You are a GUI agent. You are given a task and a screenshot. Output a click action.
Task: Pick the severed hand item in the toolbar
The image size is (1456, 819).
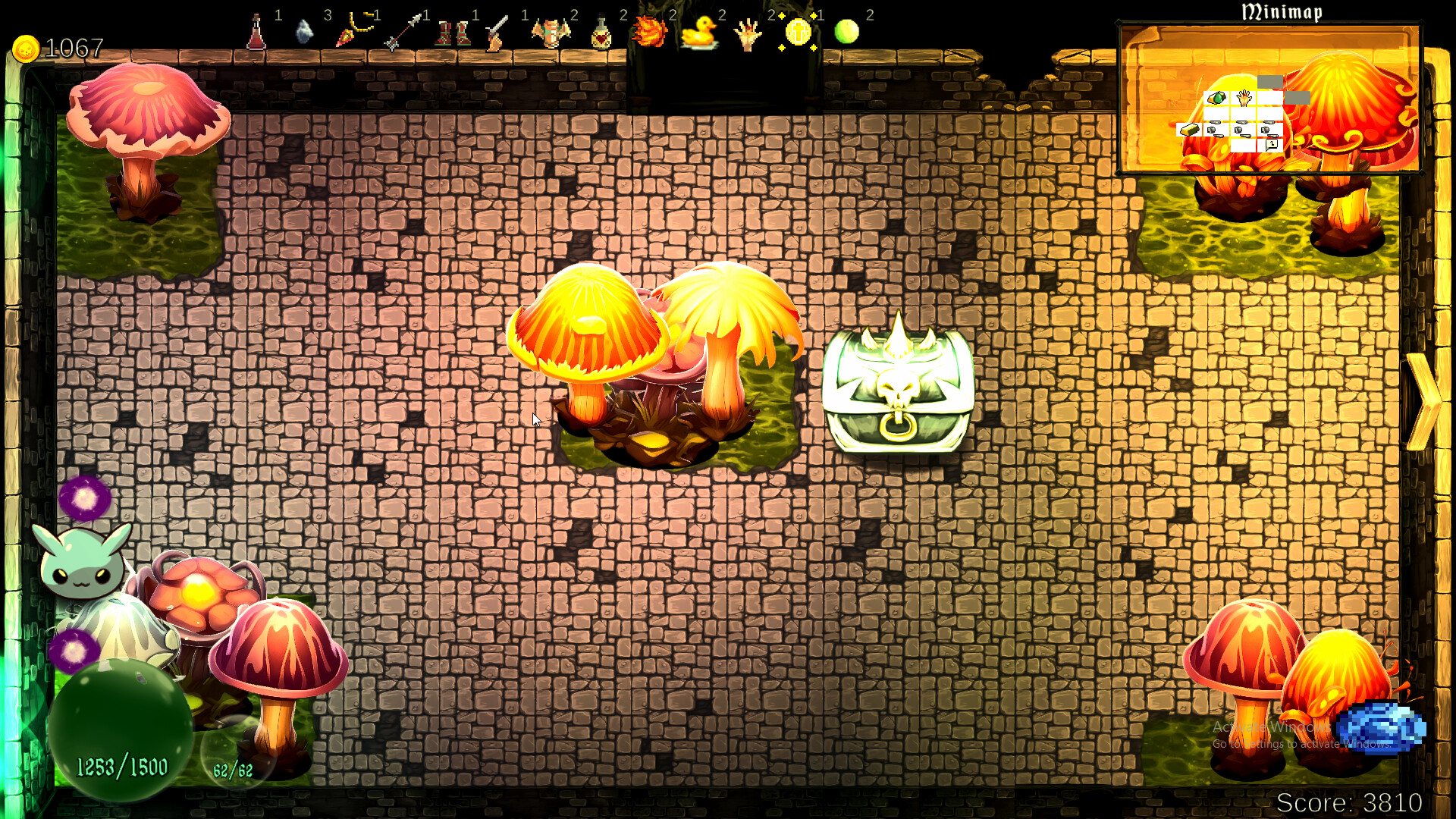click(x=747, y=34)
